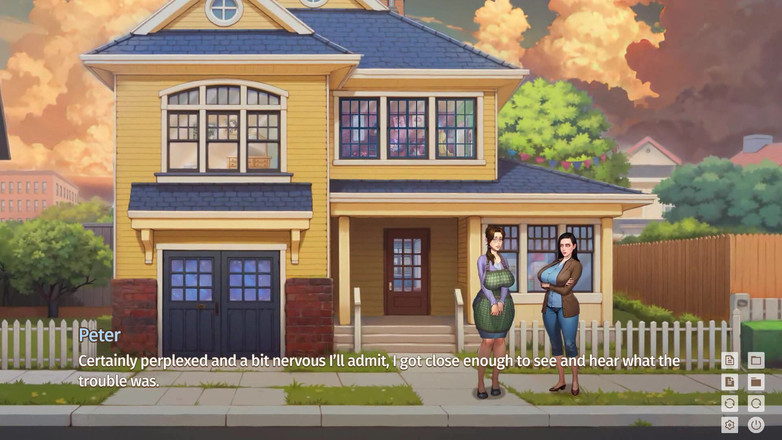Click the document page icon
The width and height of the screenshot is (782, 440).
[x=730, y=360]
